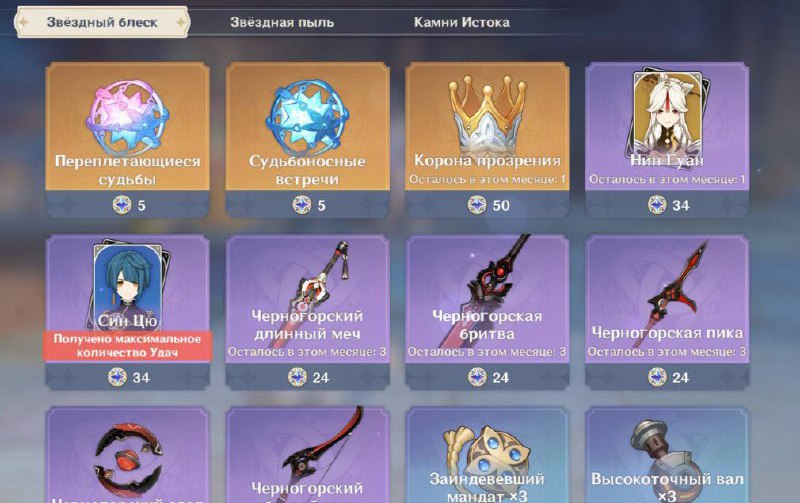
Task: Select the Нин Гуан character card
Action: (x=667, y=130)
